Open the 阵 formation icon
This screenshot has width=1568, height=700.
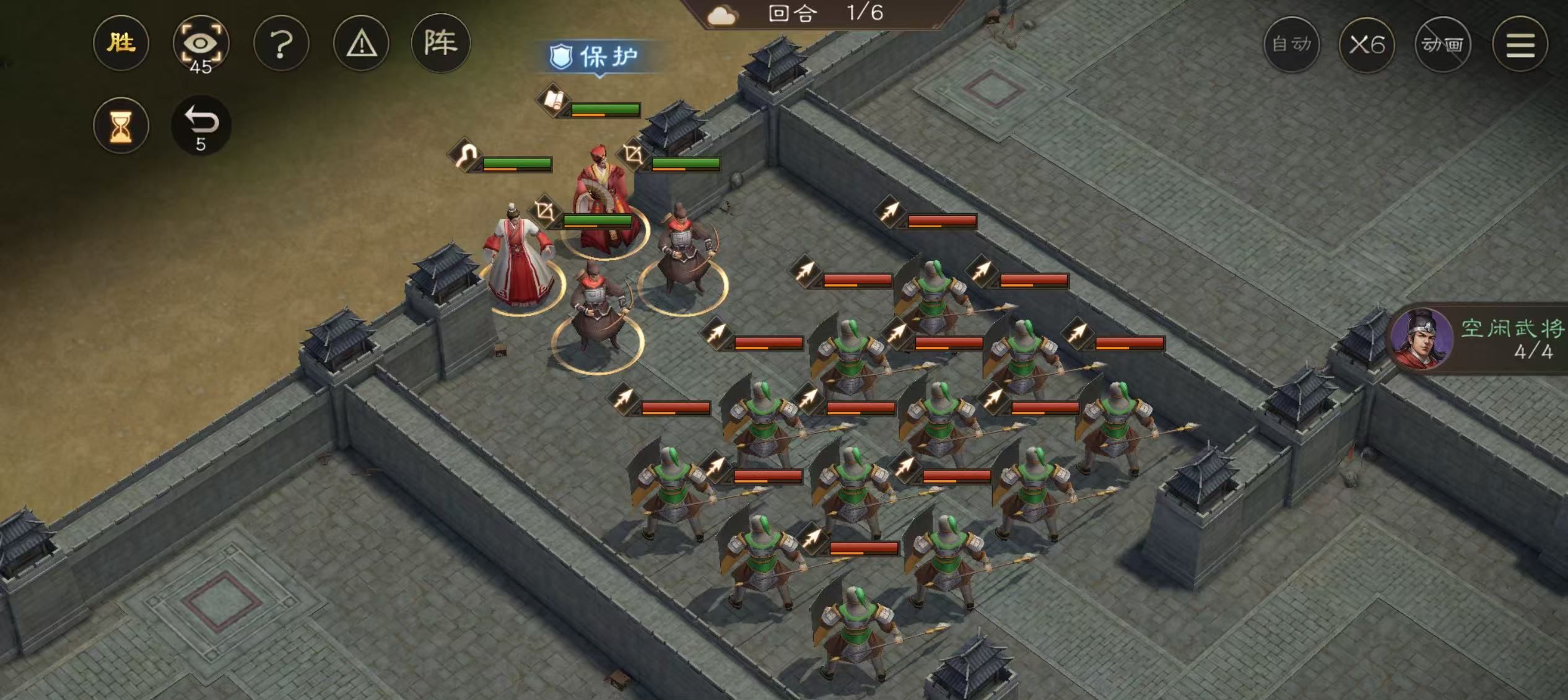pyautogui.click(x=443, y=43)
